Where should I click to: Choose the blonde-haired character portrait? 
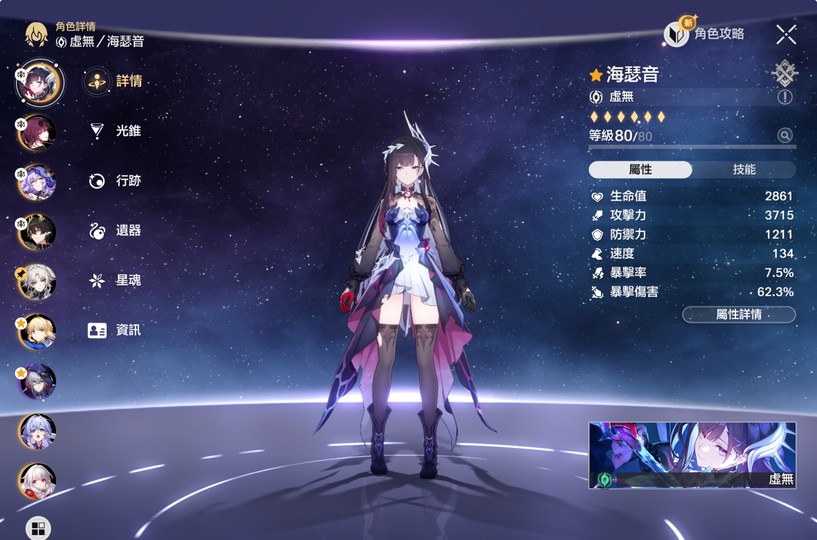37,331
